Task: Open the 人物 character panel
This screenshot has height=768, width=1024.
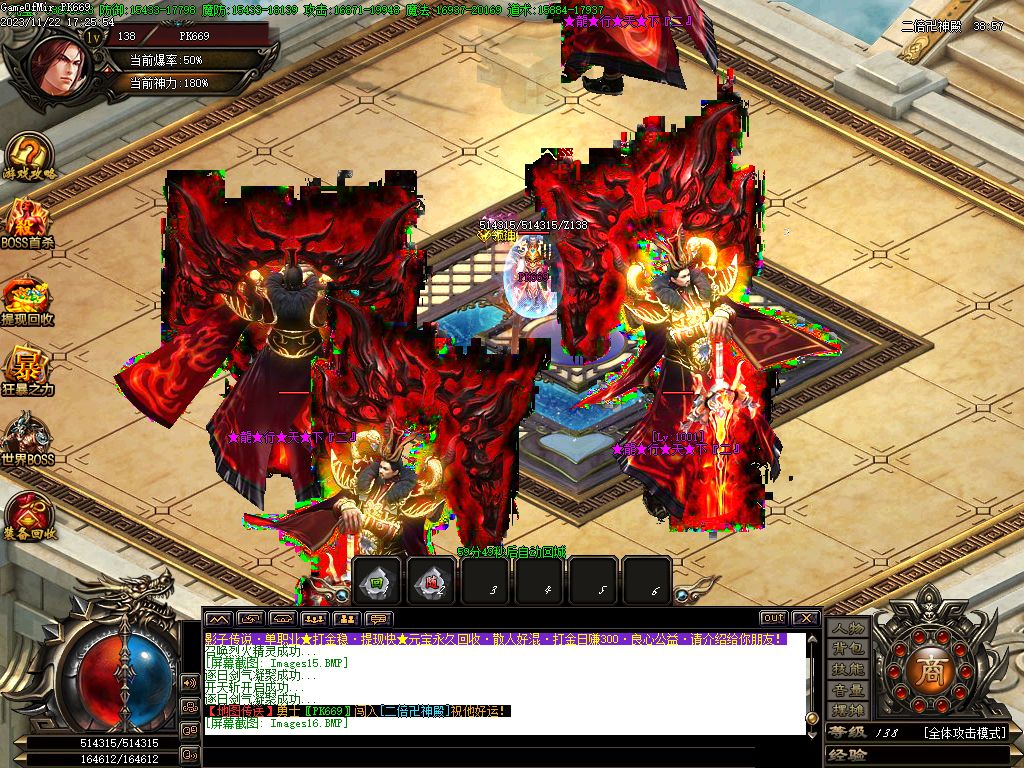Action: pos(848,628)
